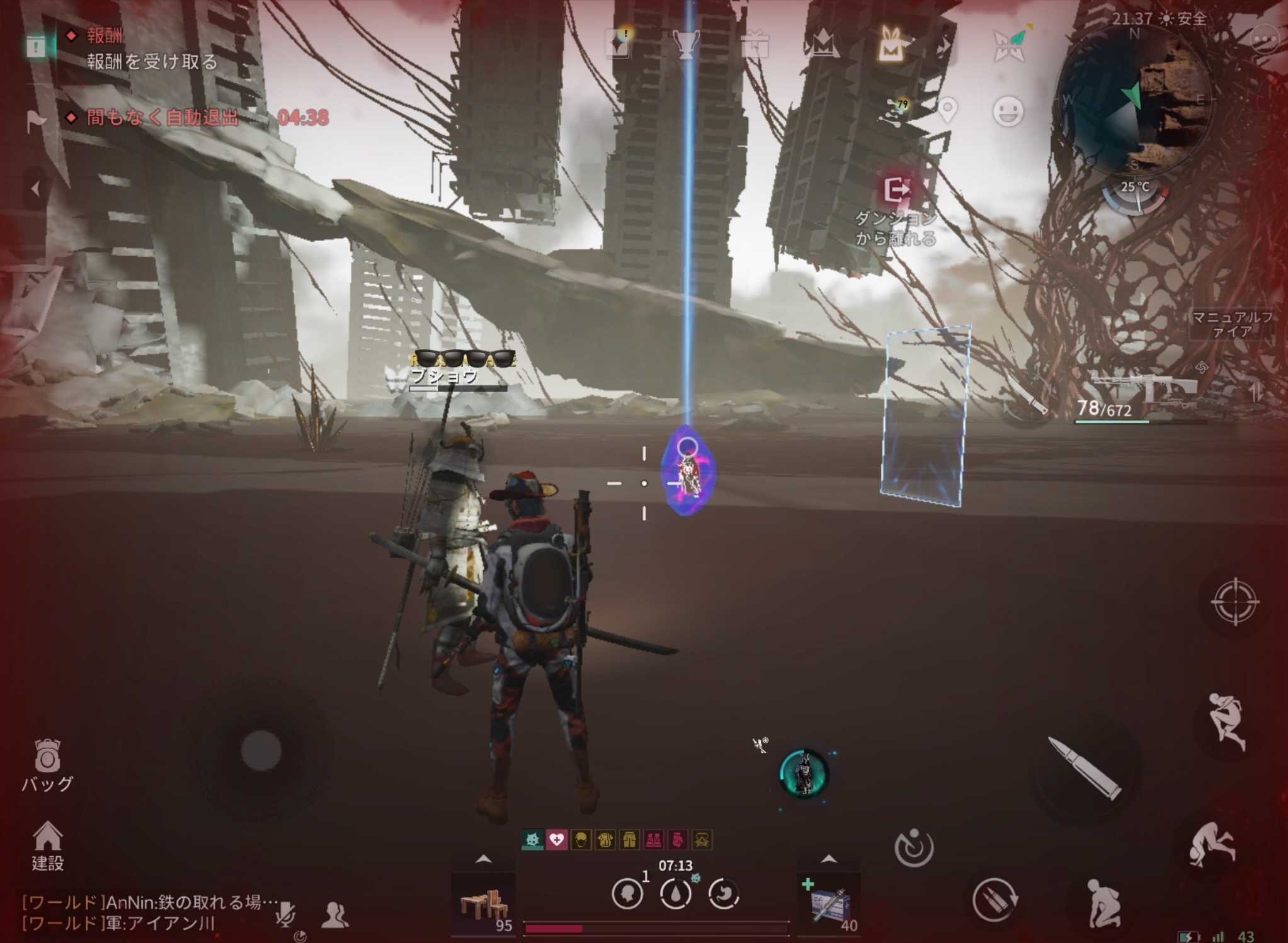1288x943 pixels.
Task: Open the smiley emote panel
Action: (x=1008, y=112)
